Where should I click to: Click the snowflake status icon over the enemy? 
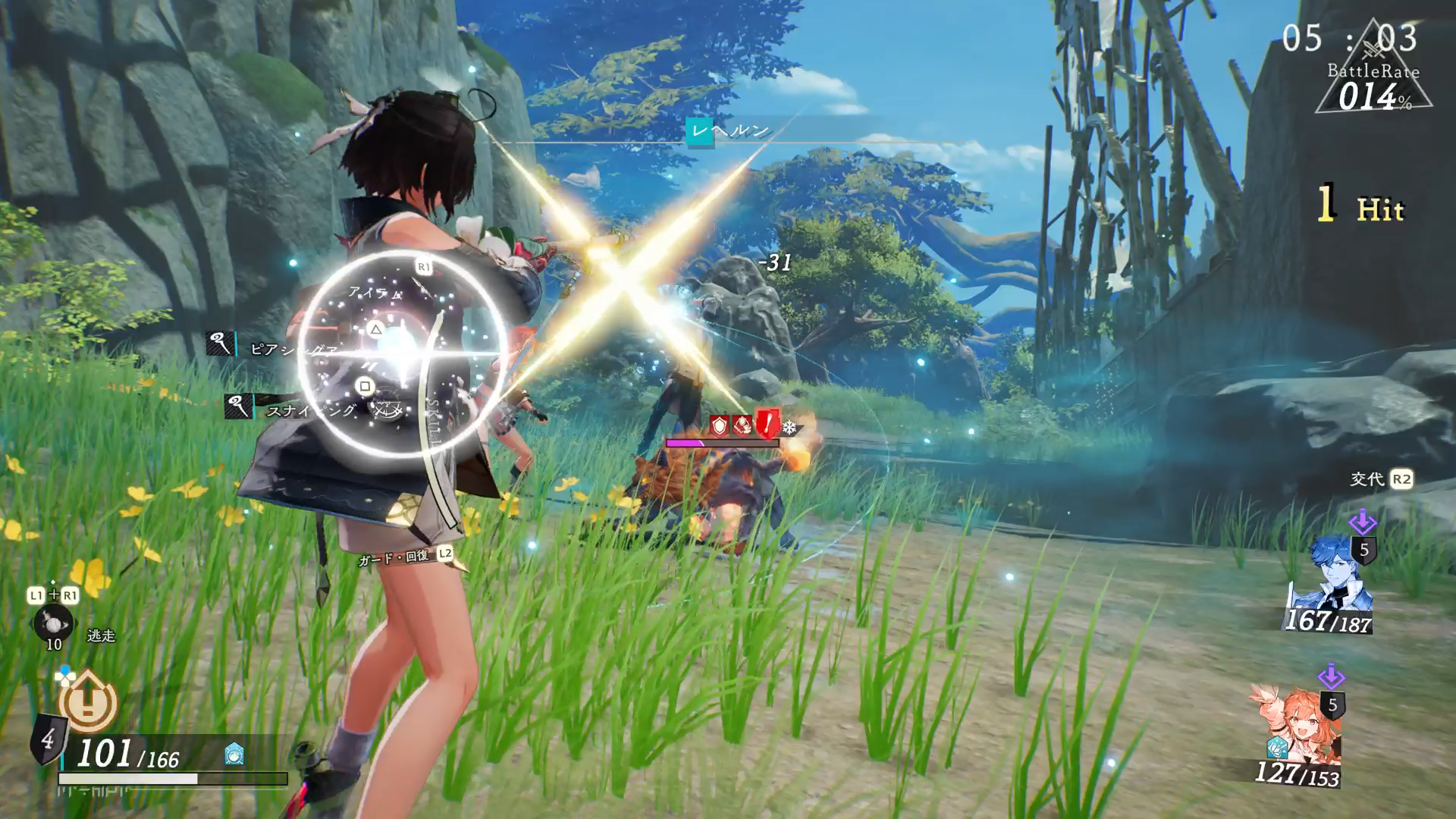[x=790, y=428]
